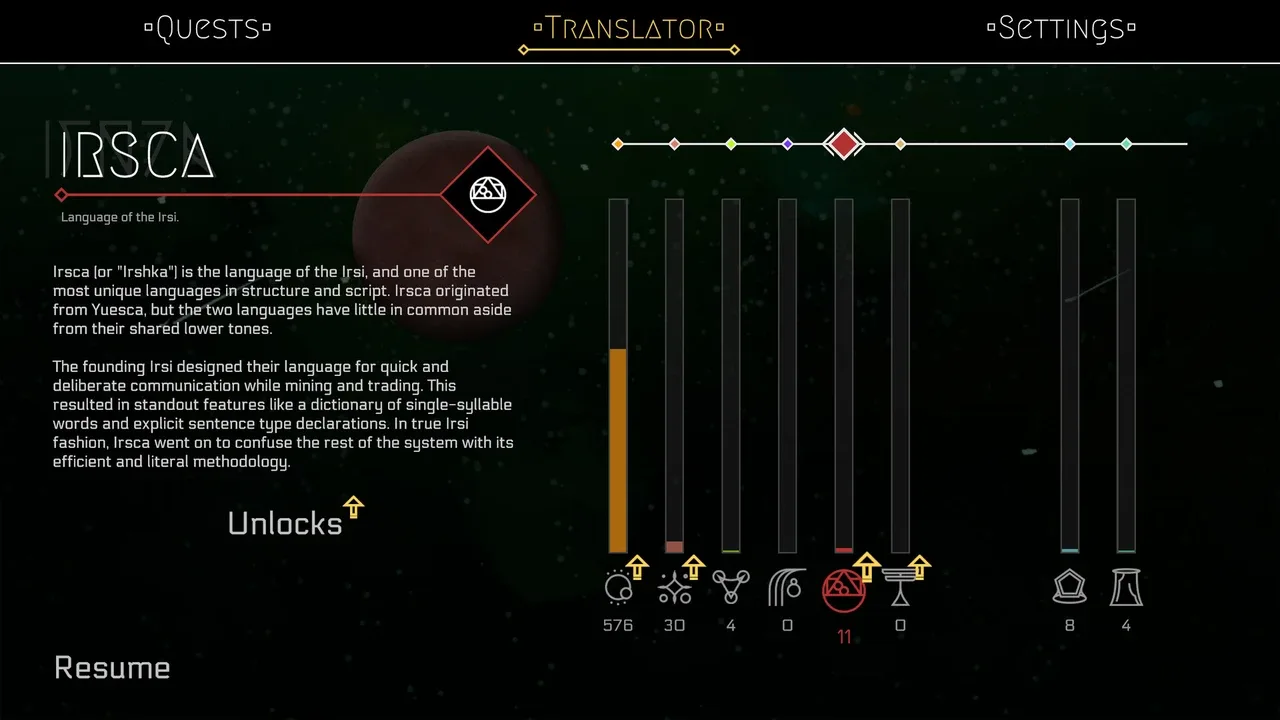Select the four-star language icon with 30
This screenshot has height=720, width=1280.
click(675, 588)
